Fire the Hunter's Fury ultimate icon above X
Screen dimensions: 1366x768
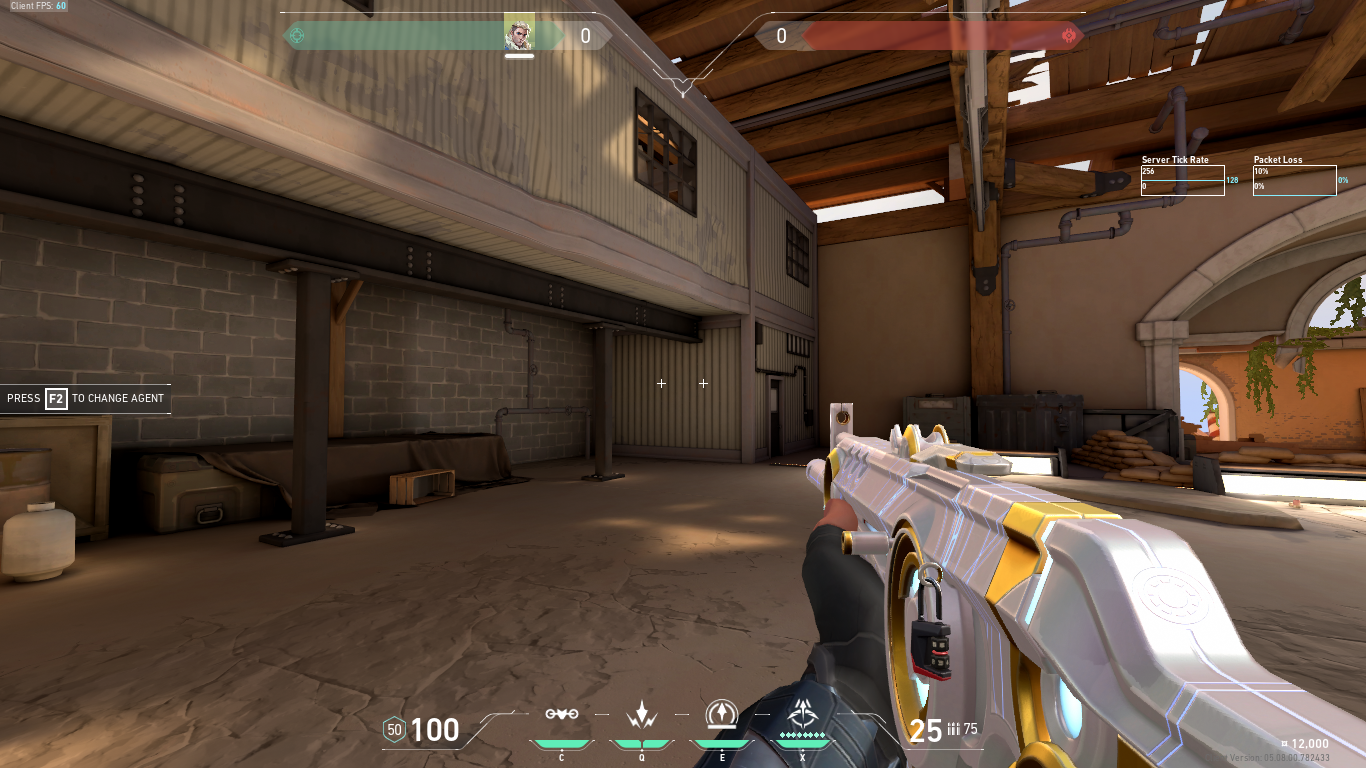pos(804,712)
